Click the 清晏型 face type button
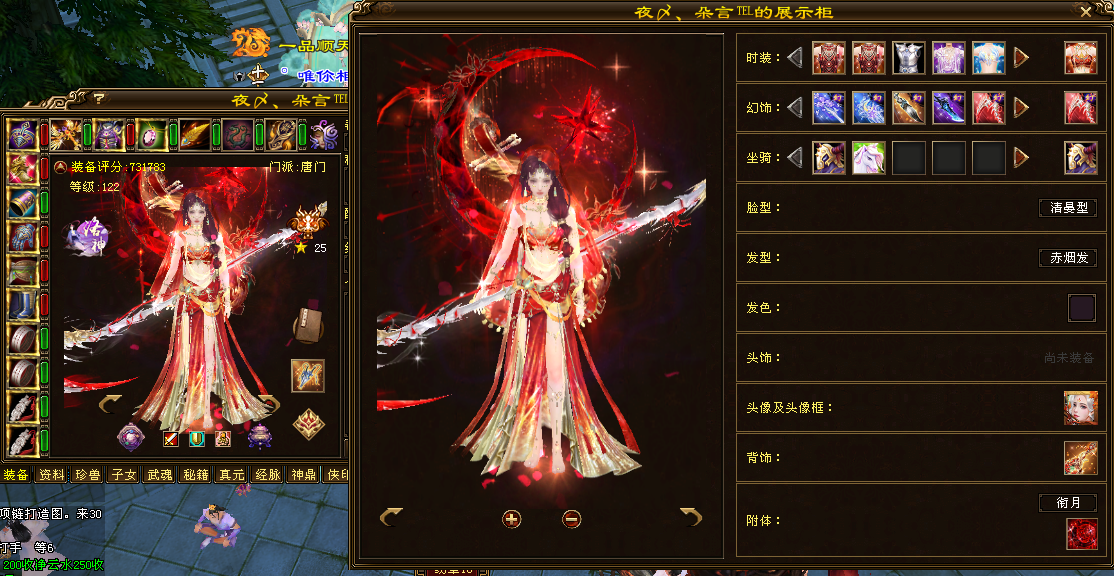Viewport: 1114px width, 576px height. tap(1067, 208)
